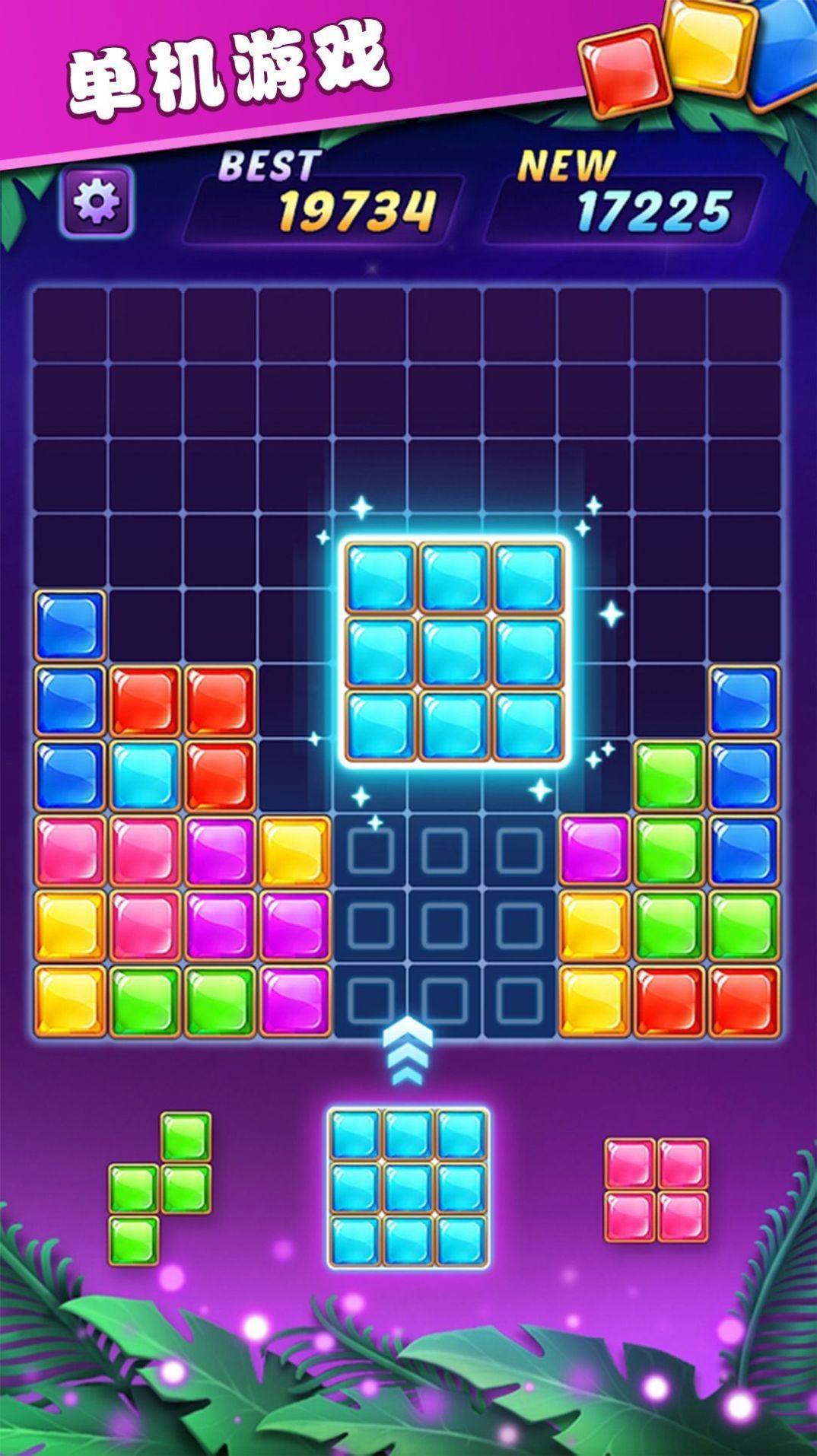This screenshot has width=817, height=1456.
Task: Choose the pink 2x2 square piece
Action: pyautogui.click(x=656, y=1190)
